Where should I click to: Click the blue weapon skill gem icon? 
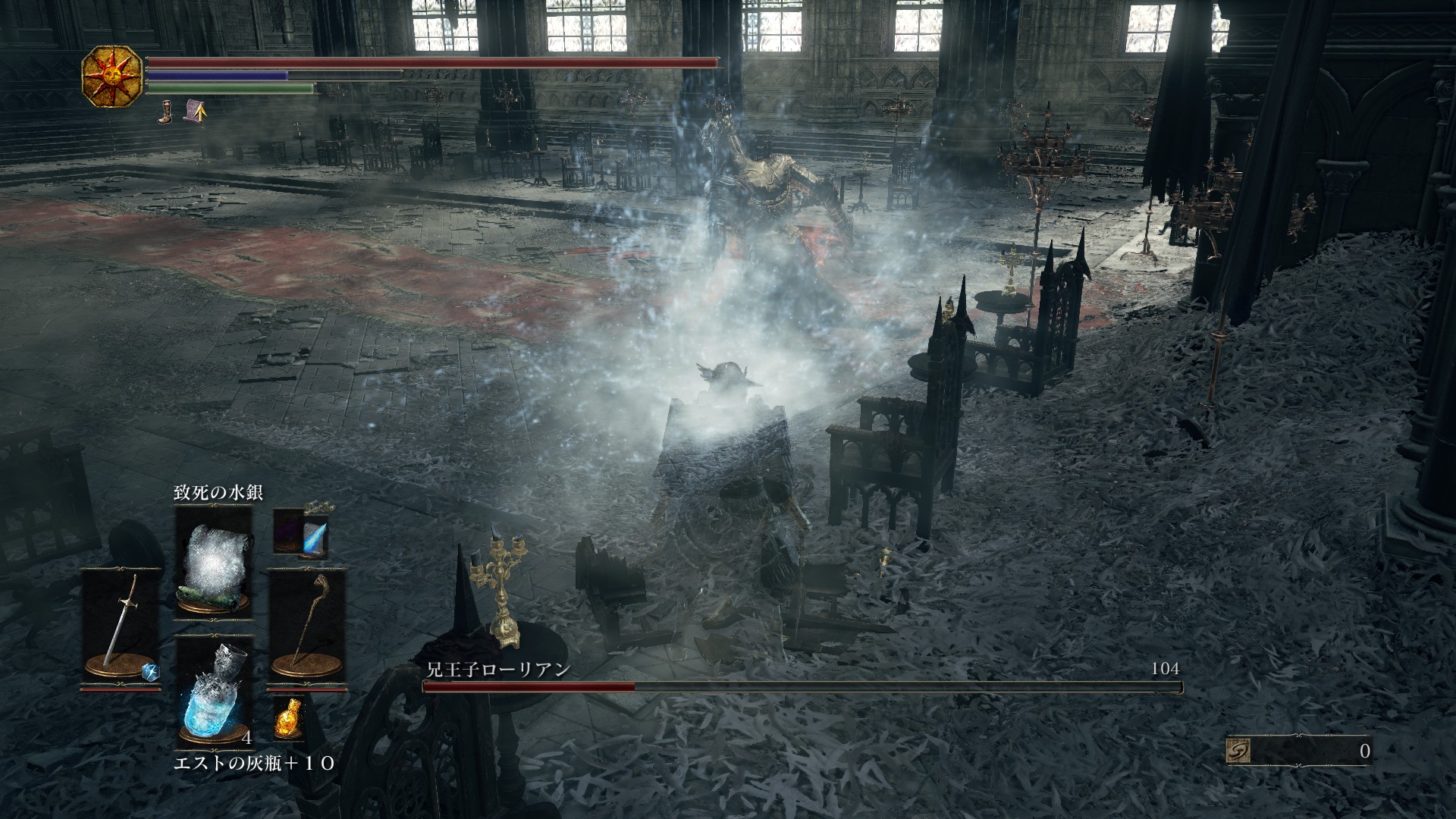coord(149,671)
